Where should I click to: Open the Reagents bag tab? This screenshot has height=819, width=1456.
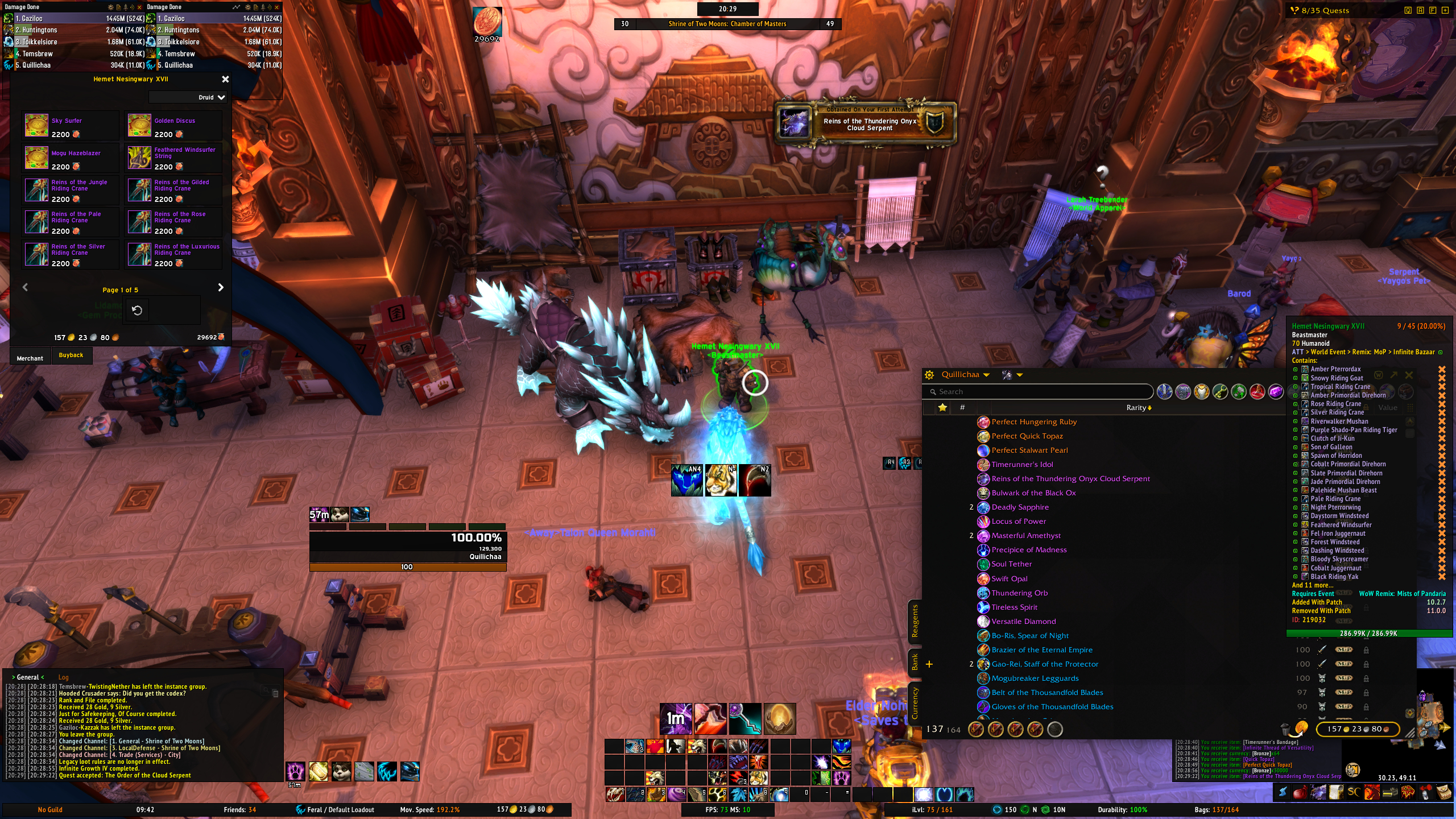(915, 621)
